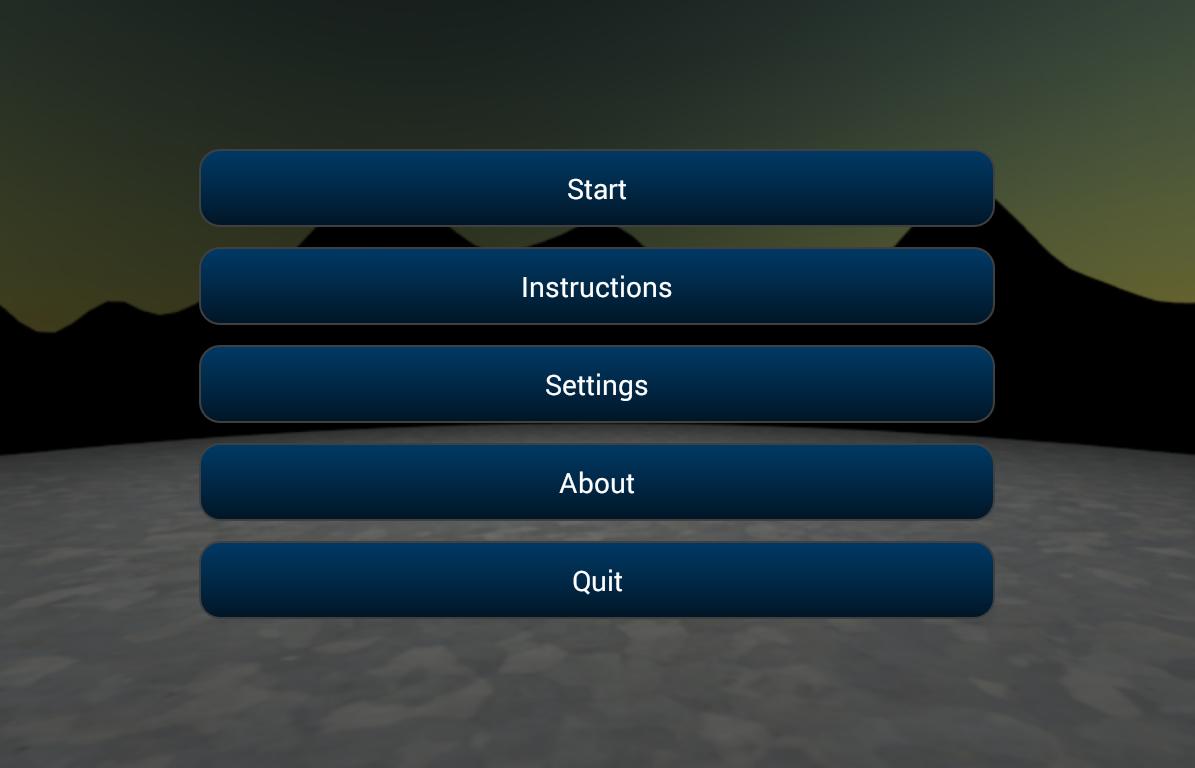This screenshot has width=1195, height=768.
Task: Quit the game
Action: [597, 581]
